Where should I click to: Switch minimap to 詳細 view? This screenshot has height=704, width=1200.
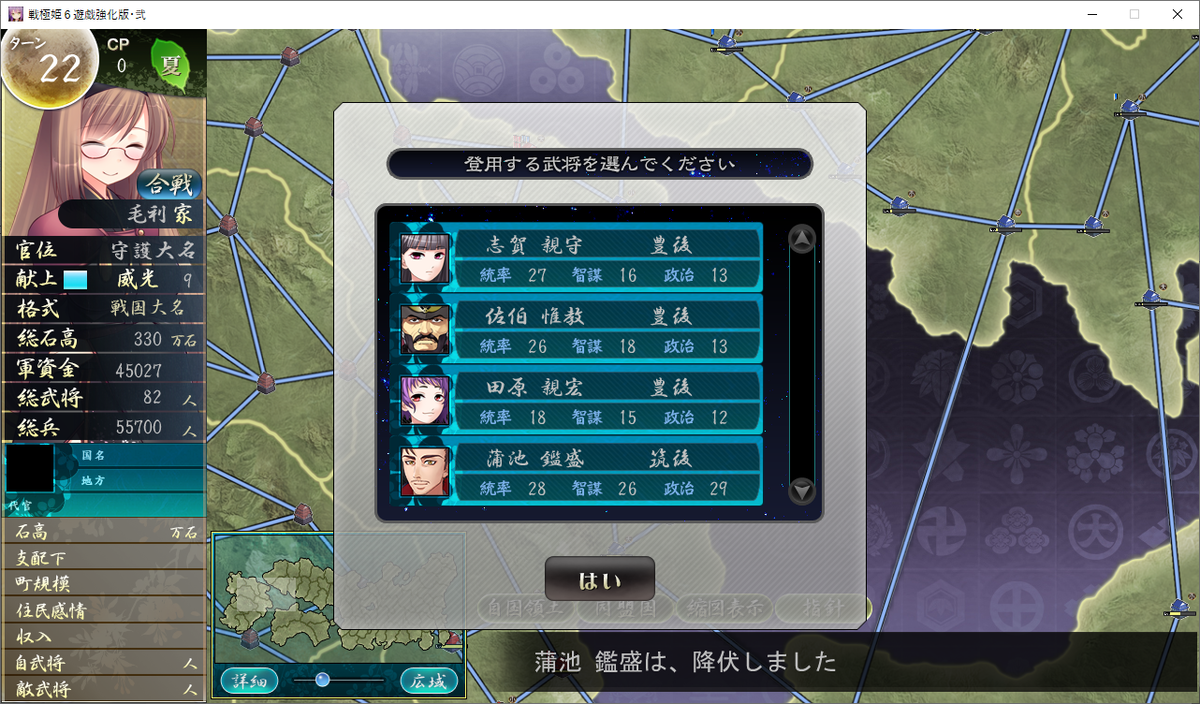pyautogui.click(x=250, y=681)
